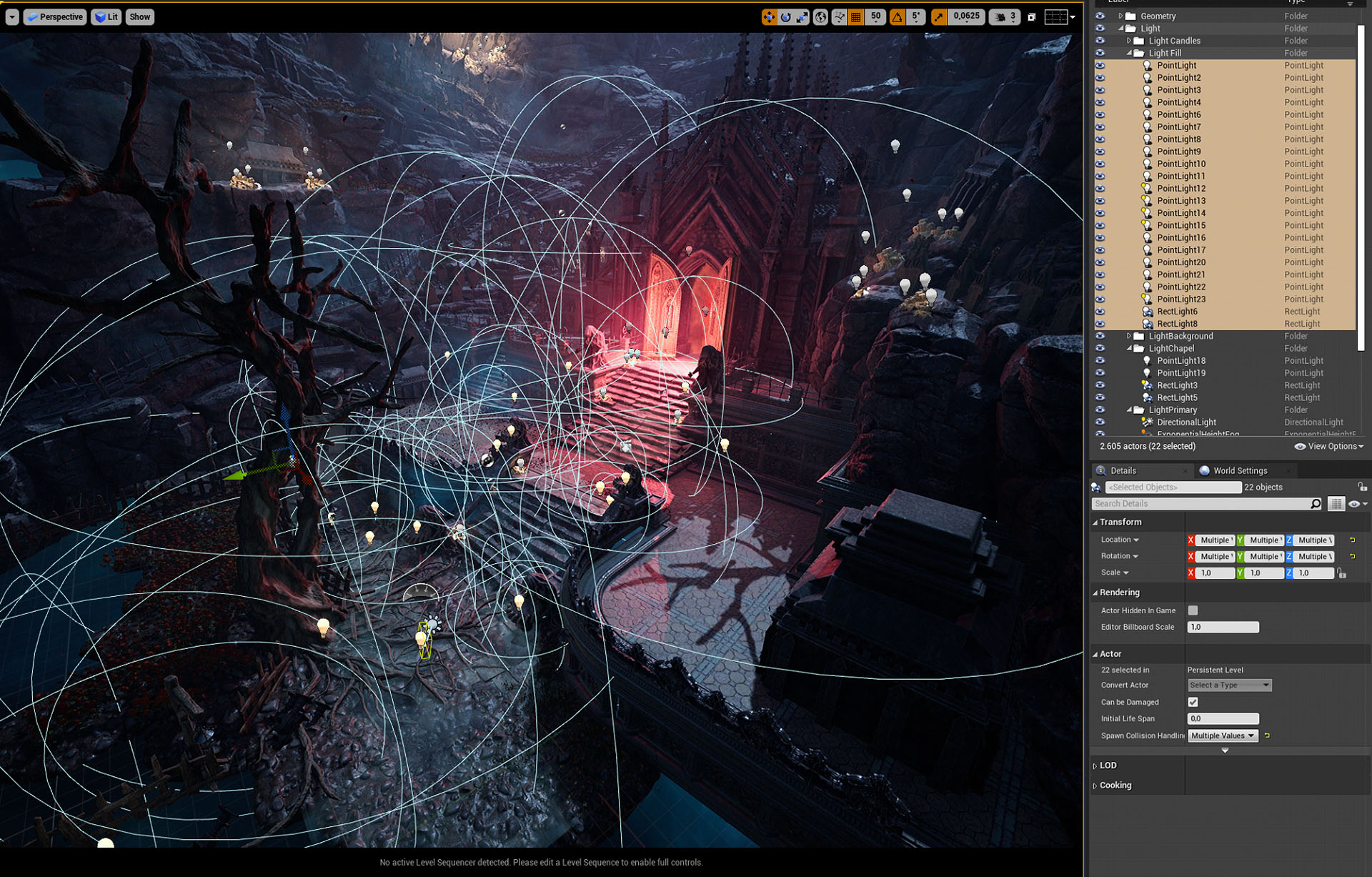Screen dimensions: 1372x877
Task: Select RectLight6 in the outliner list
Action: [x=1177, y=312]
